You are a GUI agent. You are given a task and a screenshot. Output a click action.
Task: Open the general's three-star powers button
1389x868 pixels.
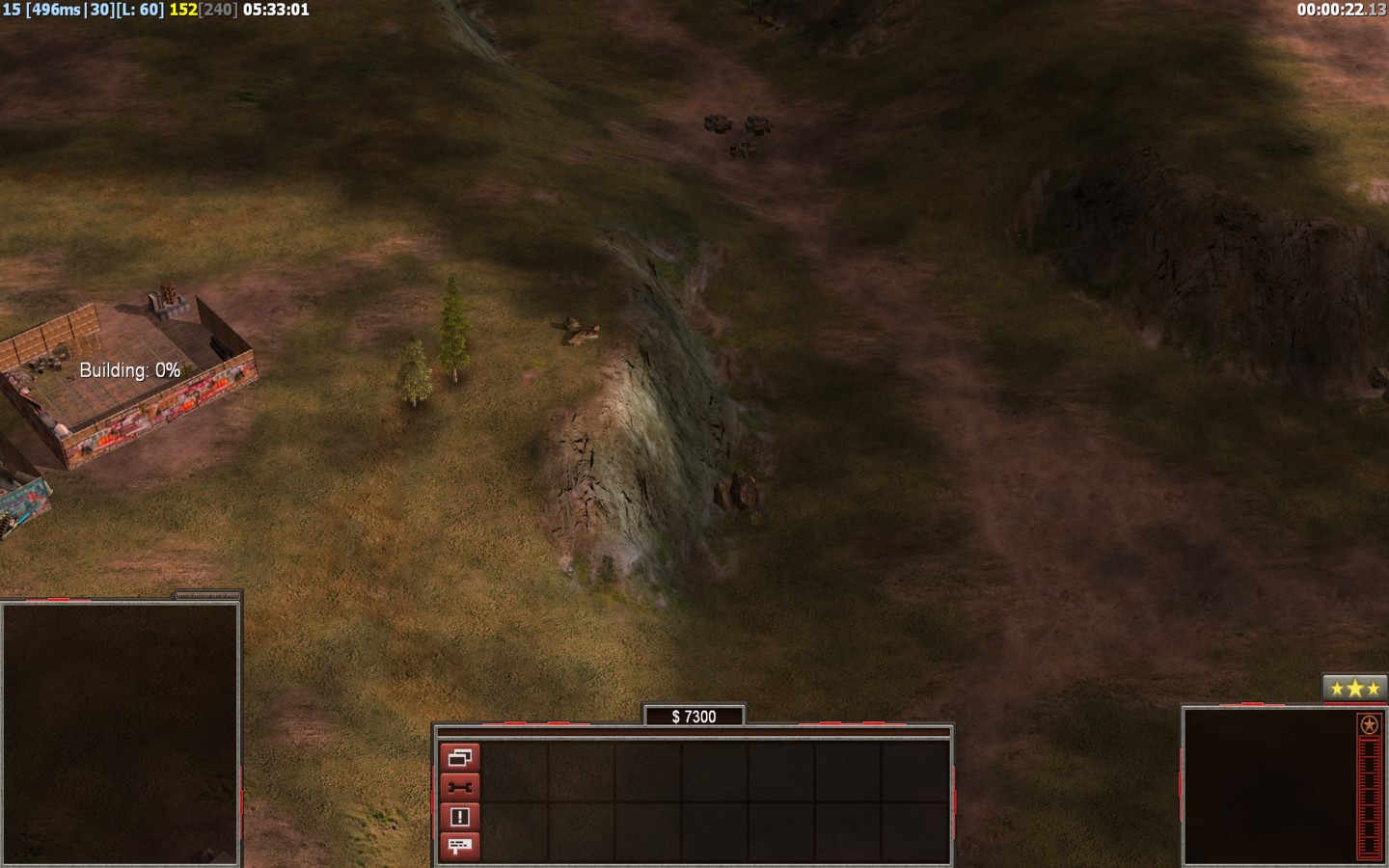tap(1354, 689)
